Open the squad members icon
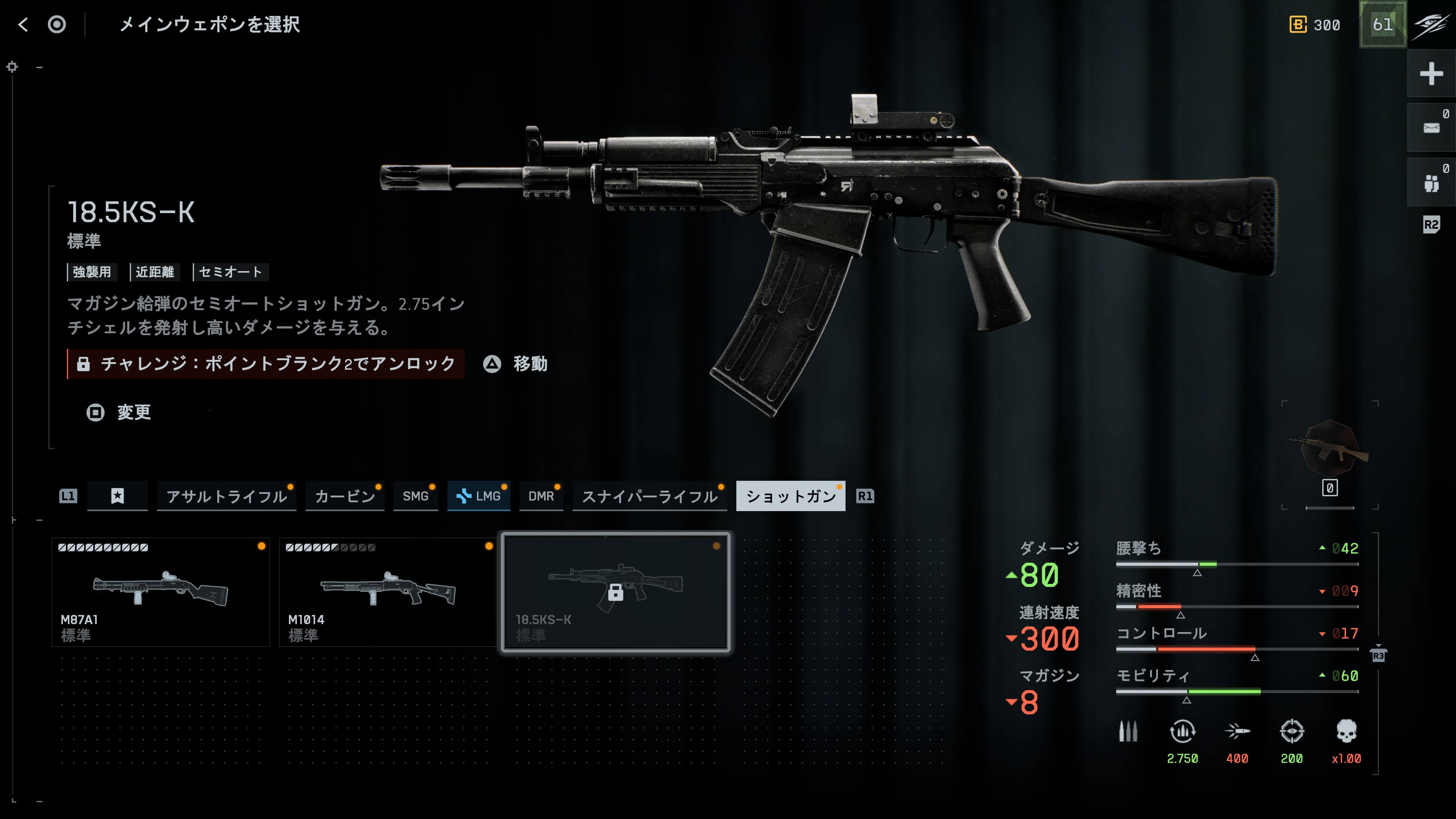1456x819 pixels. click(1431, 182)
